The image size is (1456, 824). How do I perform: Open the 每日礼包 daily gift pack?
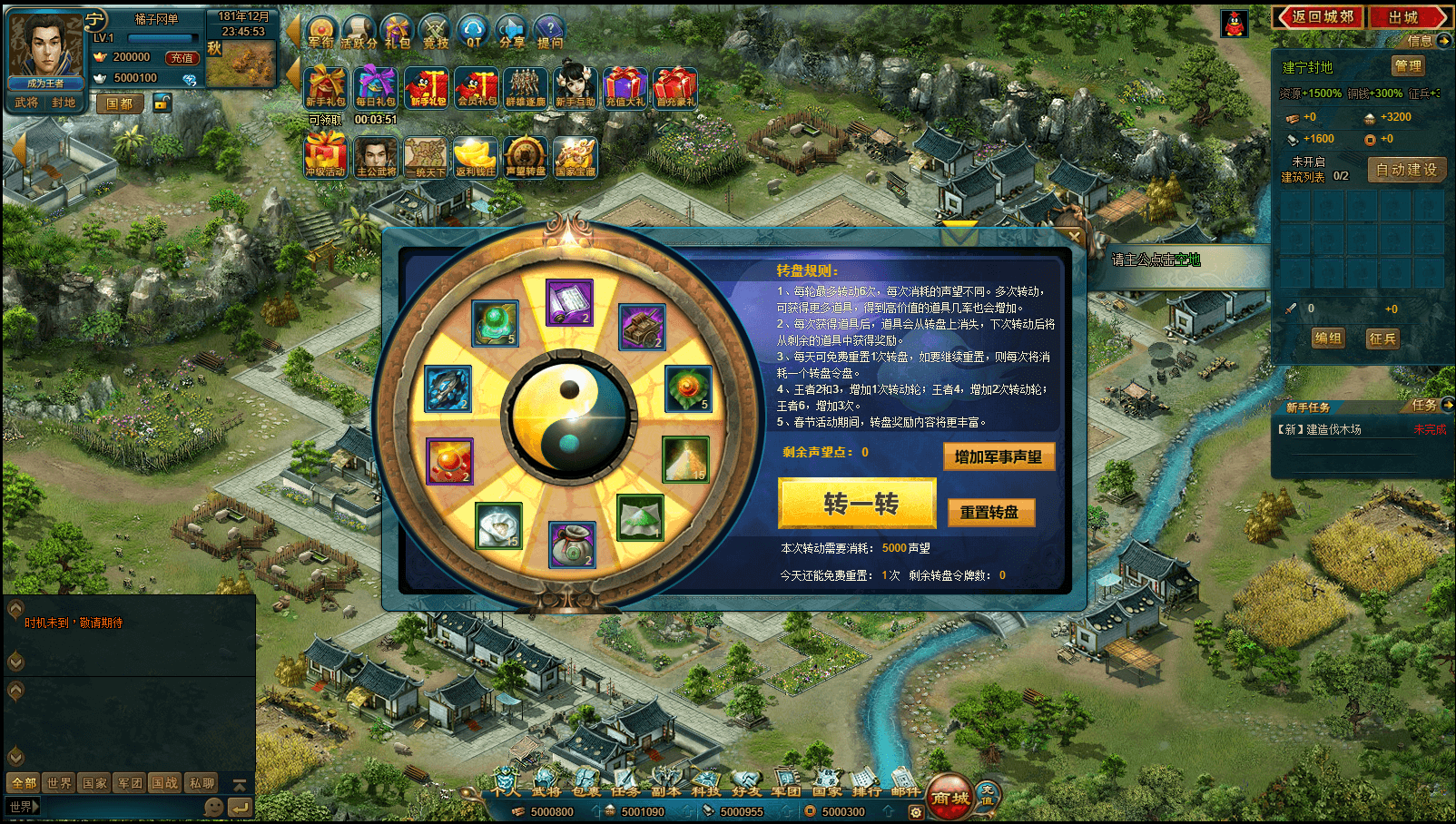(x=376, y=88)
